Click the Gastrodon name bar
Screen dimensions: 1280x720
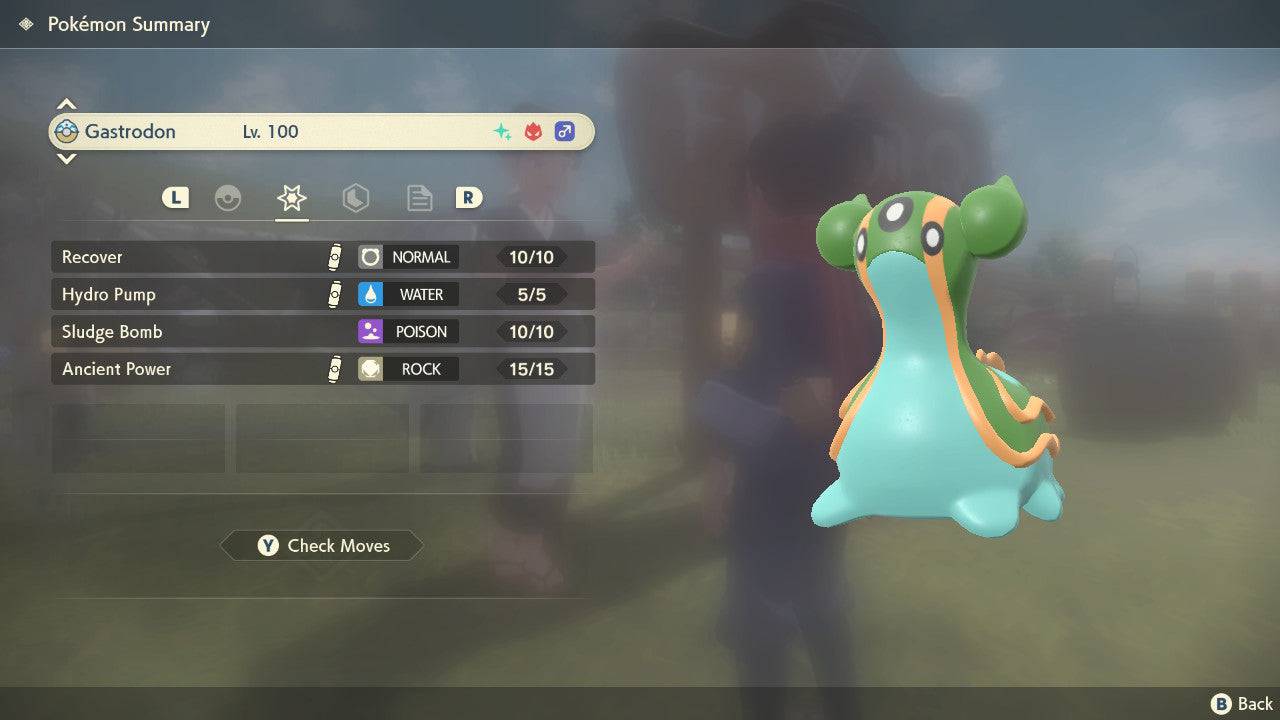coord(322,131)
